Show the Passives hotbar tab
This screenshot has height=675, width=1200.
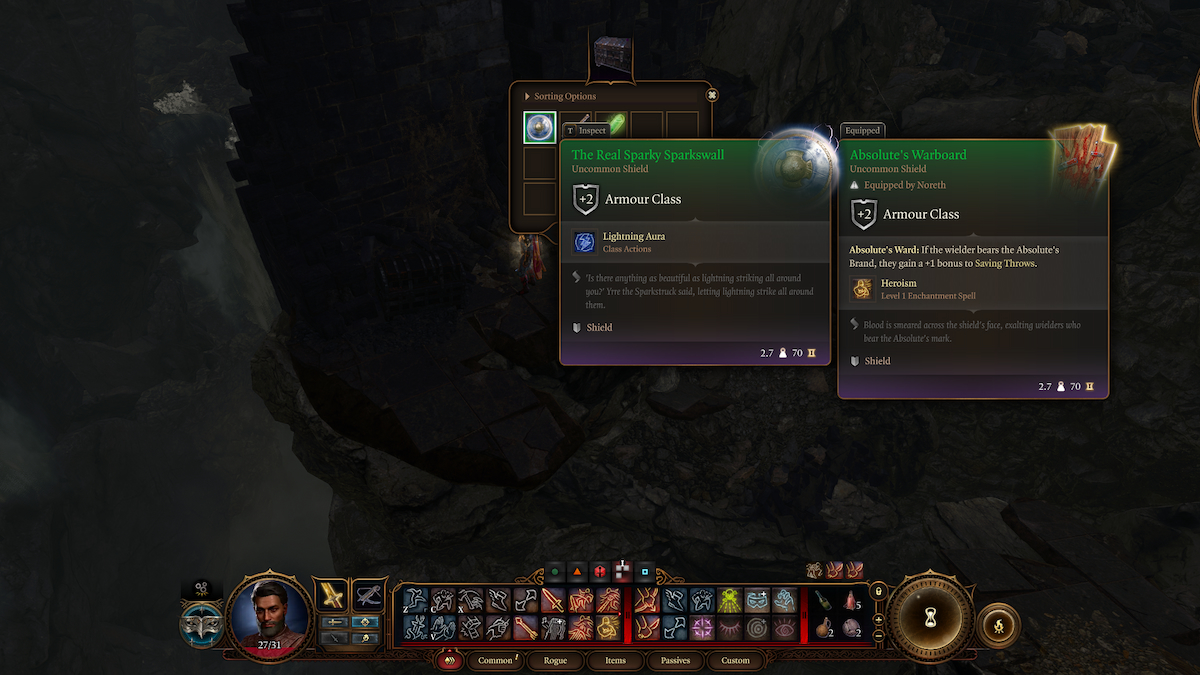[x=674, y=660]
